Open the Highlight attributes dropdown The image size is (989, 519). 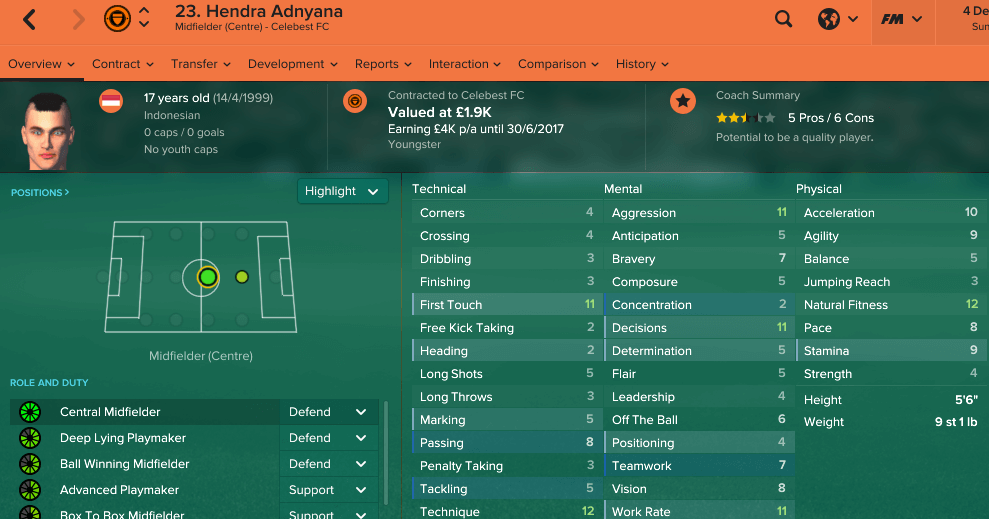coord(343,191)
